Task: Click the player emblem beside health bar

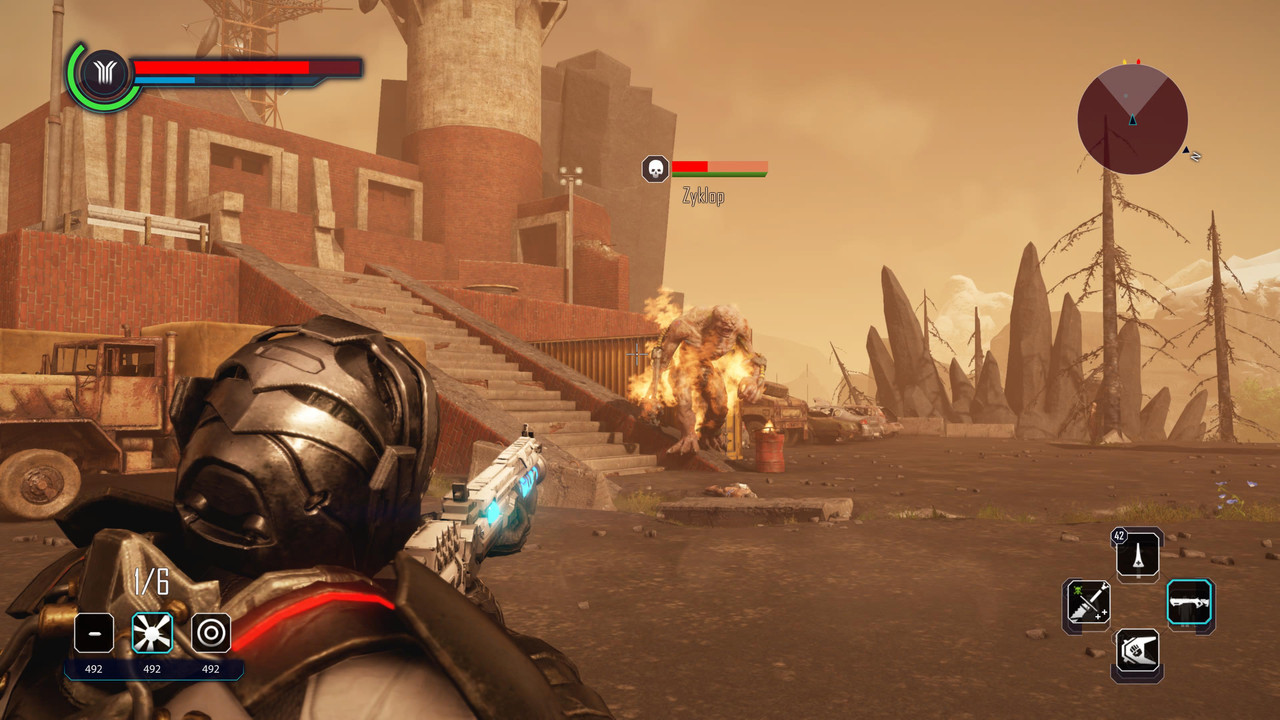Action: pos(103,75)
